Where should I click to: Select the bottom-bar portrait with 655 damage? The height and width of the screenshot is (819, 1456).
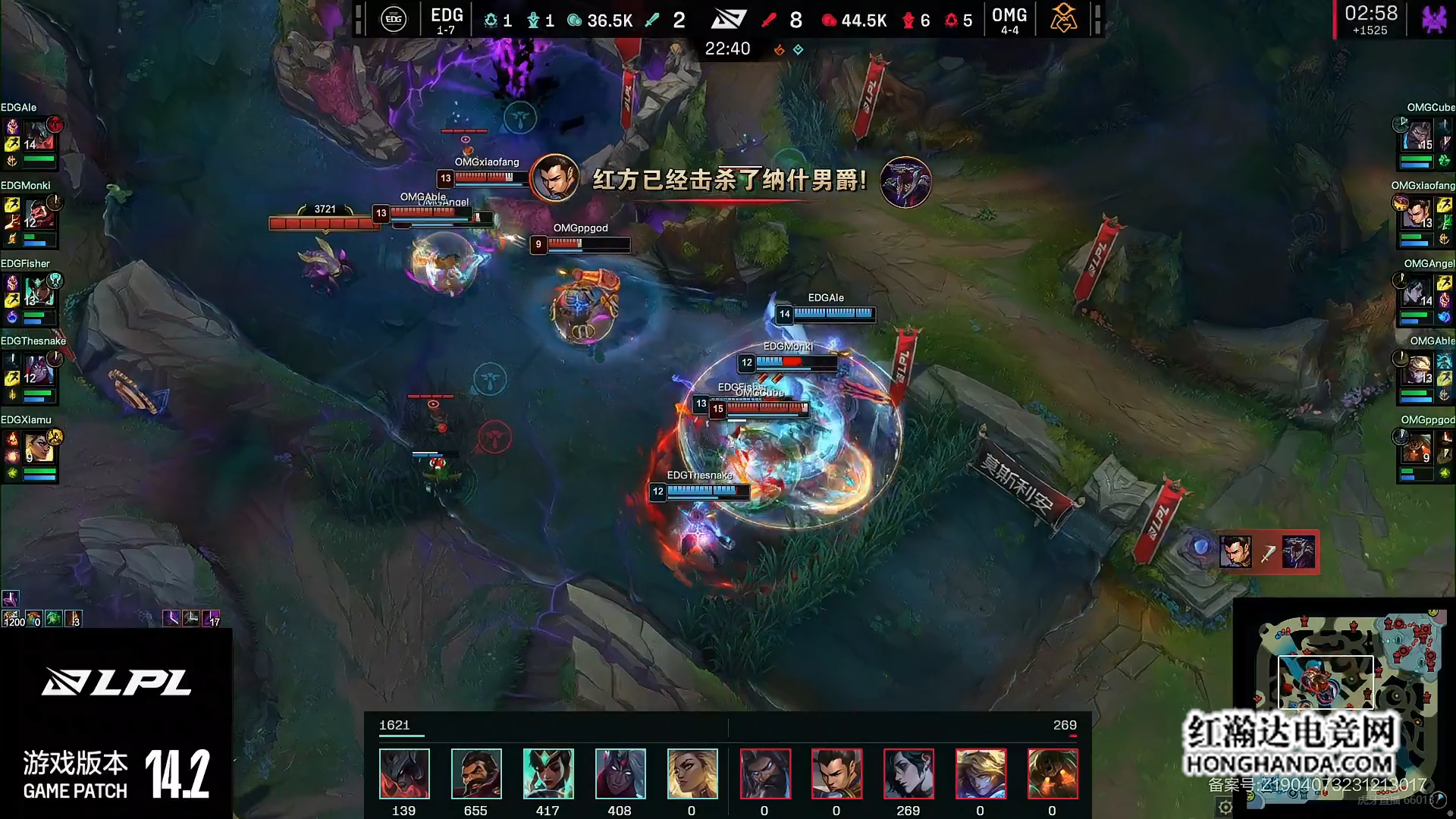coord(475,773)
